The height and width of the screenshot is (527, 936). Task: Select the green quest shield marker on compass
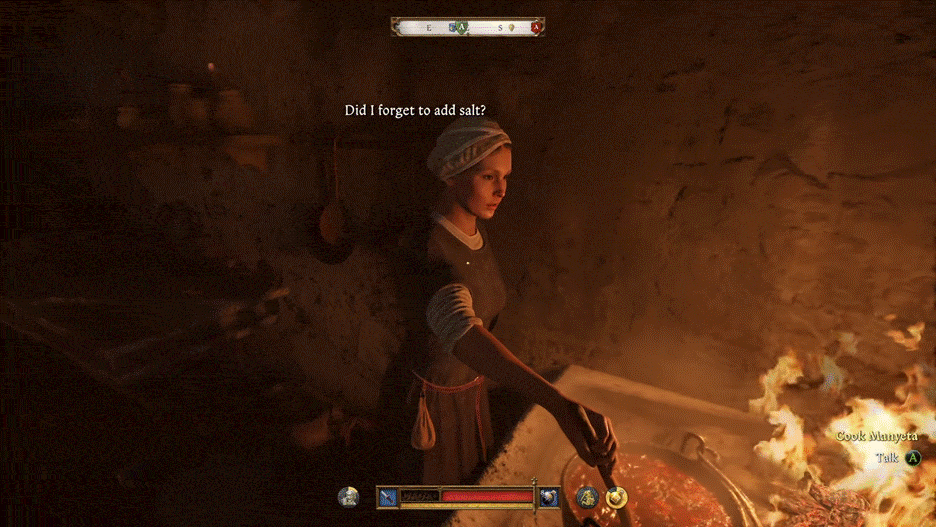[x=460, y=27]
